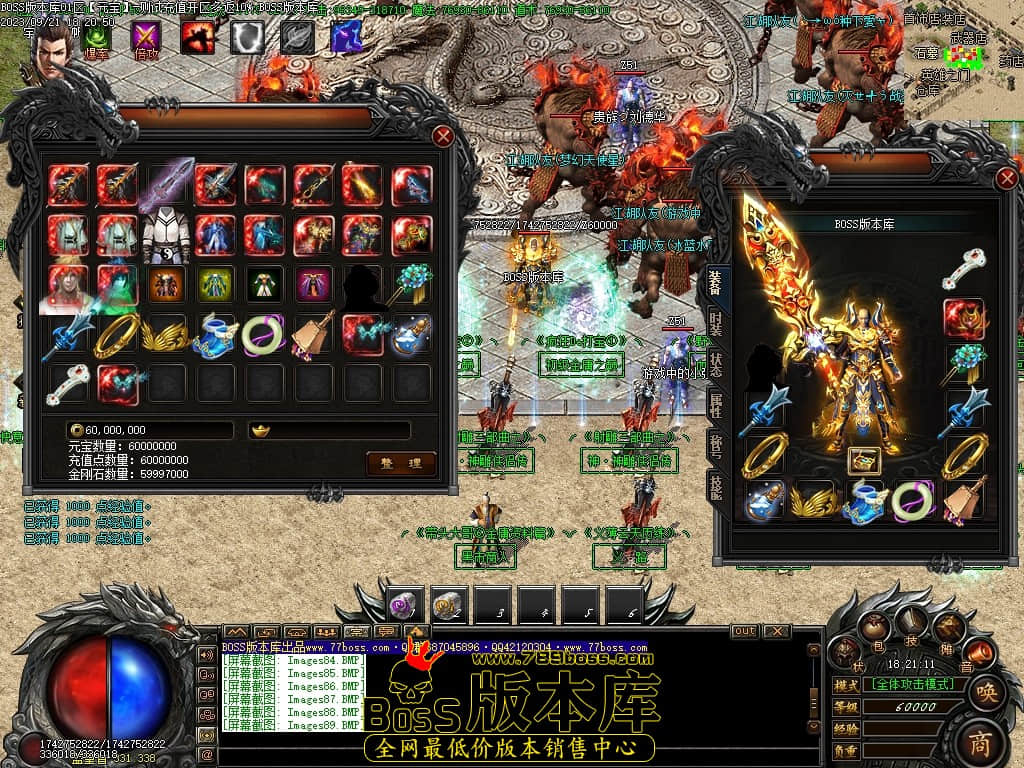This screenshot has width=1024, height=768.
Task: Click the 整理 sort button
Action: pos(401,462)
